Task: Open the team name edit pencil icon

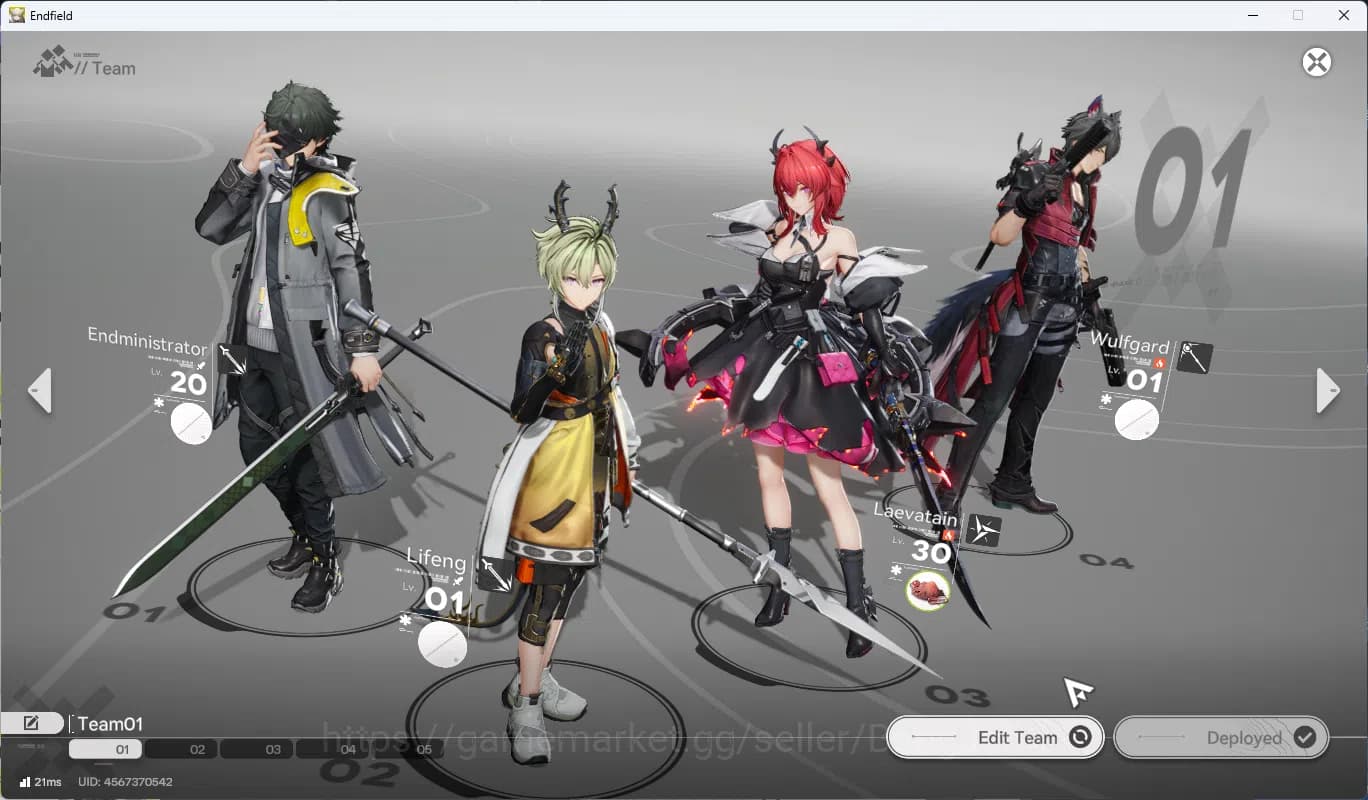Action: [x=33, y=722]
